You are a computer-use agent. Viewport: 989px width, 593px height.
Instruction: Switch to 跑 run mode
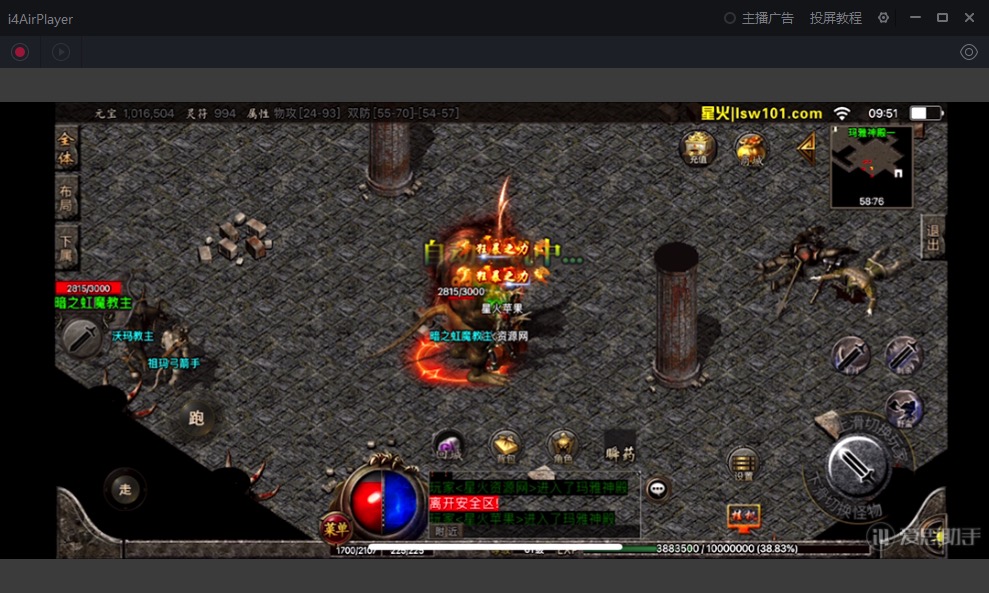pyautogui.click(x=196, y=418)
